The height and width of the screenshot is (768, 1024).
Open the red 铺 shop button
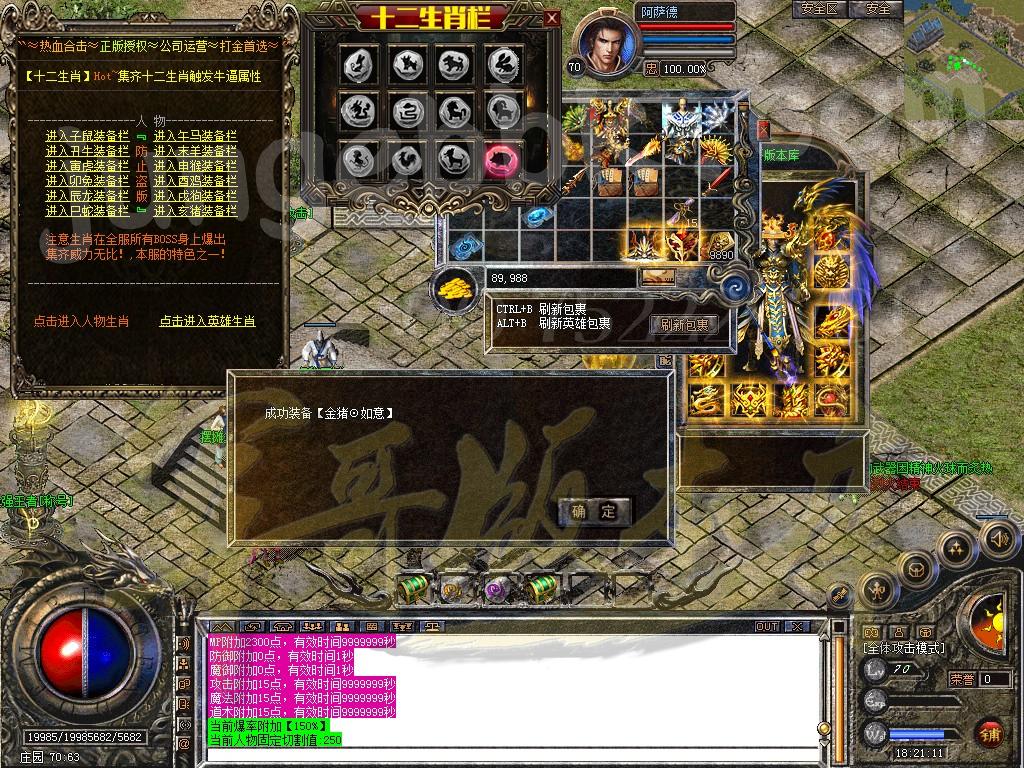coord(990,734)
